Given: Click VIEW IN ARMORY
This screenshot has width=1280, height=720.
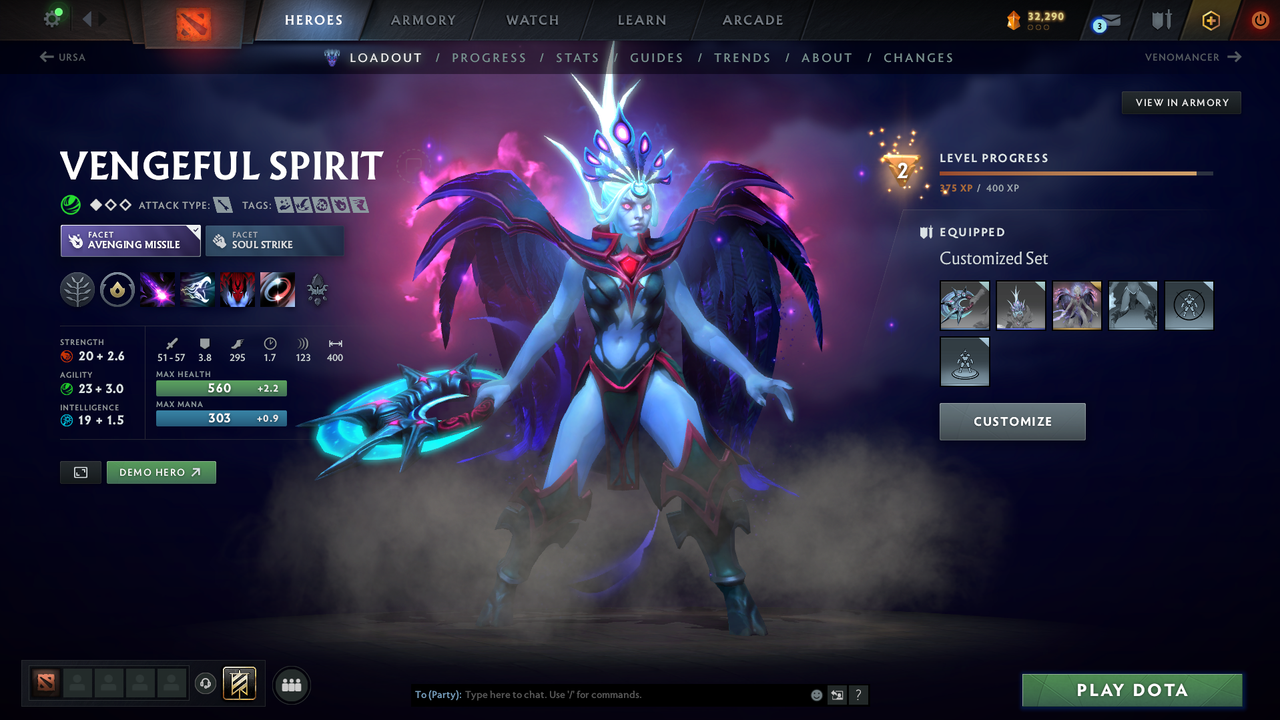Looking at the screenshot, I should point(1181,102).
